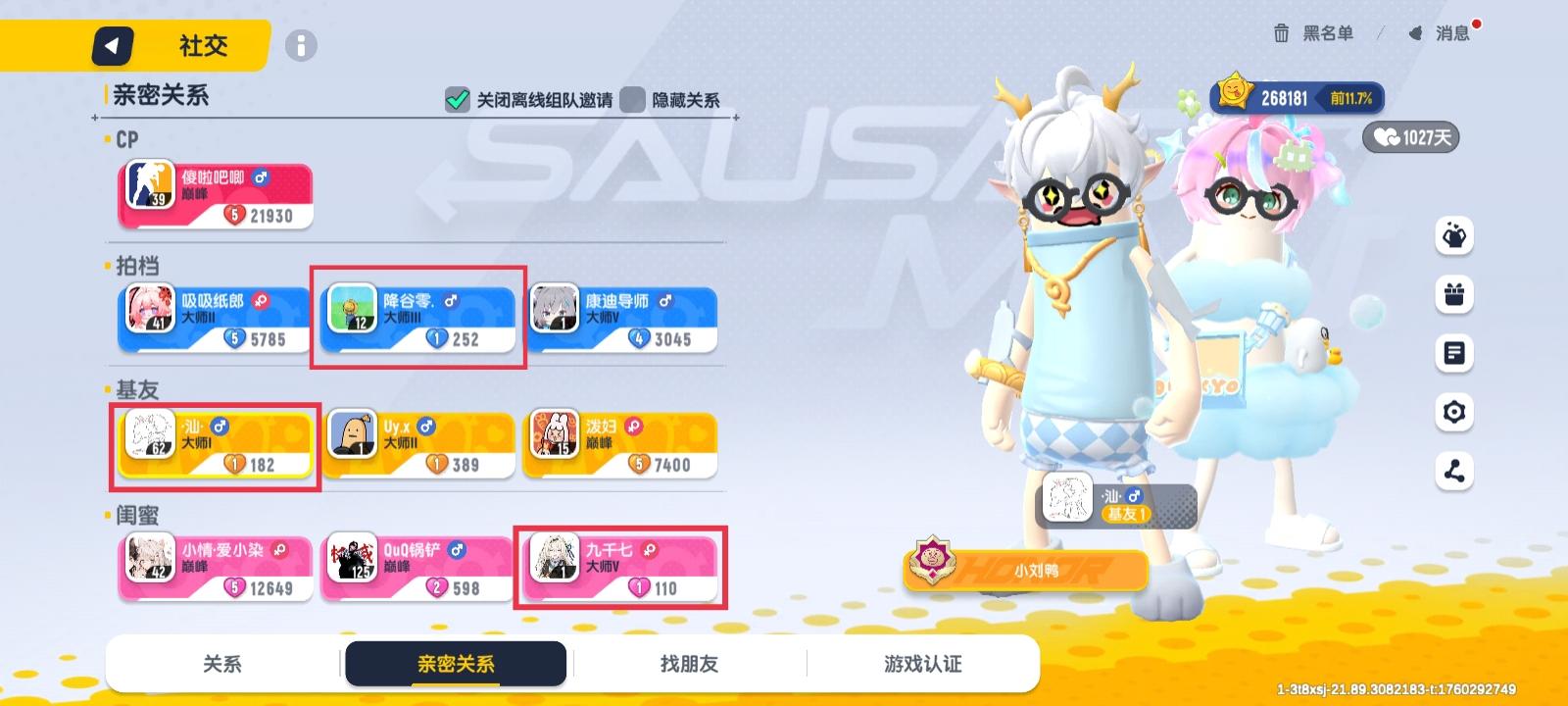Open the gift icon on the right sidebar
Screen dimensions: 1568x706
(1456, 294)
